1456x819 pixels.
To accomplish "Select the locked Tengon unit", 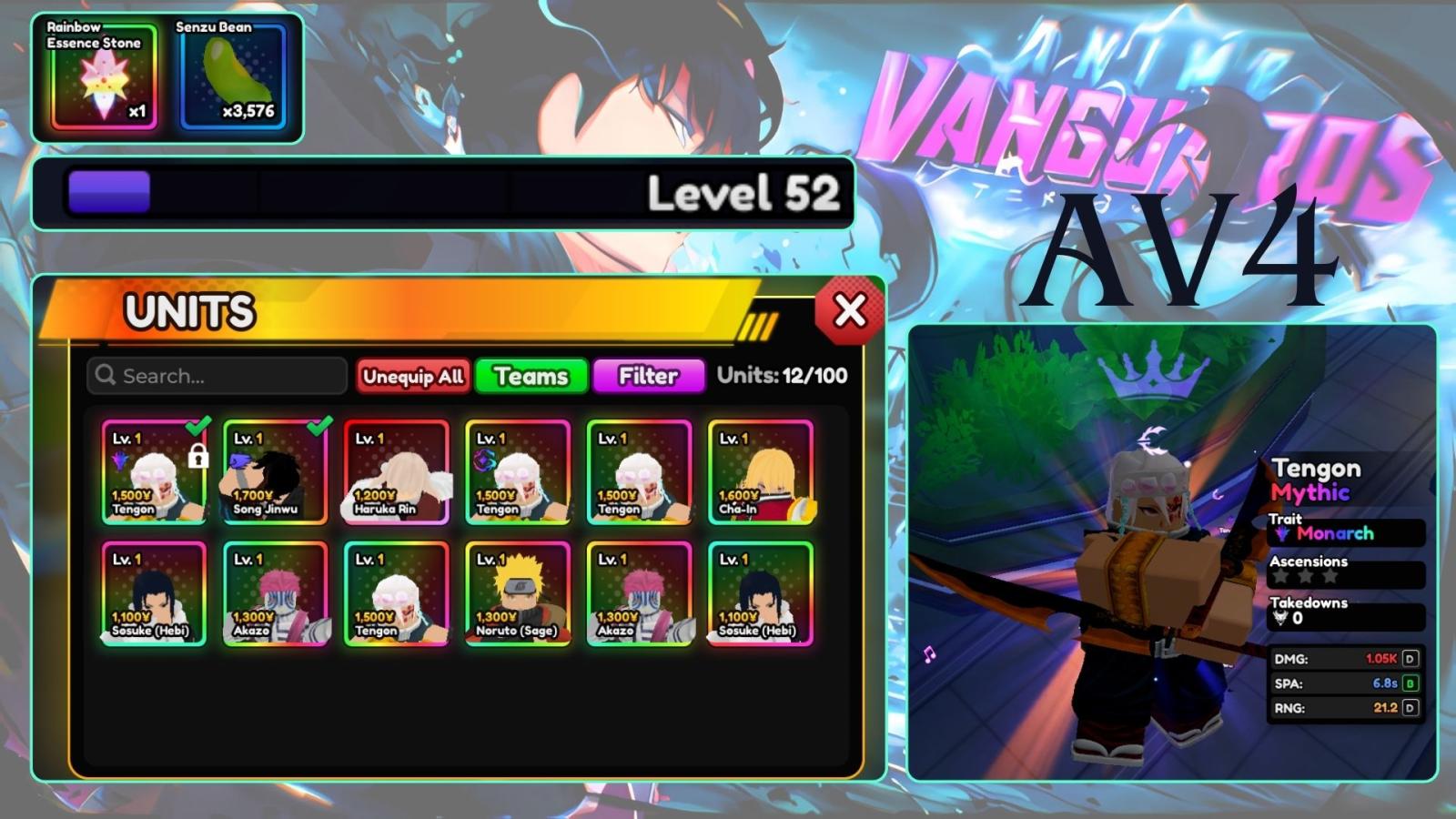I will [x=154, y=472].
